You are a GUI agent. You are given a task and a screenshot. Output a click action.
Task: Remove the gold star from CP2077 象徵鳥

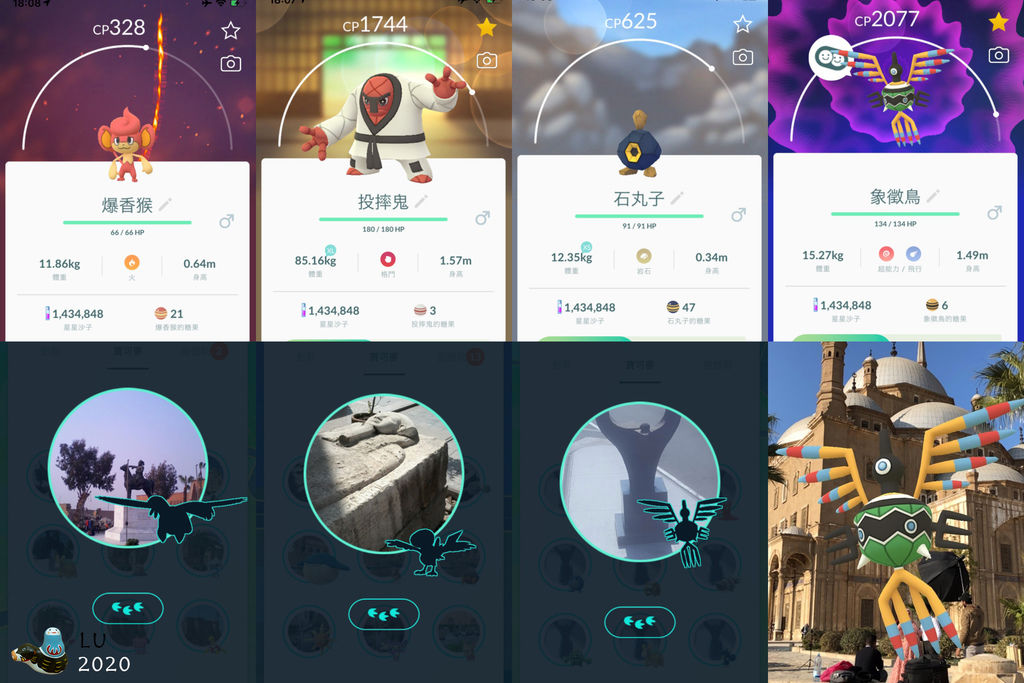click(998, 22)
